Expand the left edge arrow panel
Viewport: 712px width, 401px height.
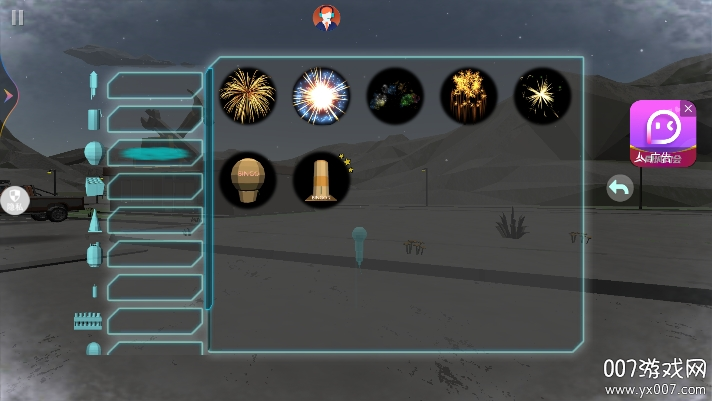coord(8,95)
